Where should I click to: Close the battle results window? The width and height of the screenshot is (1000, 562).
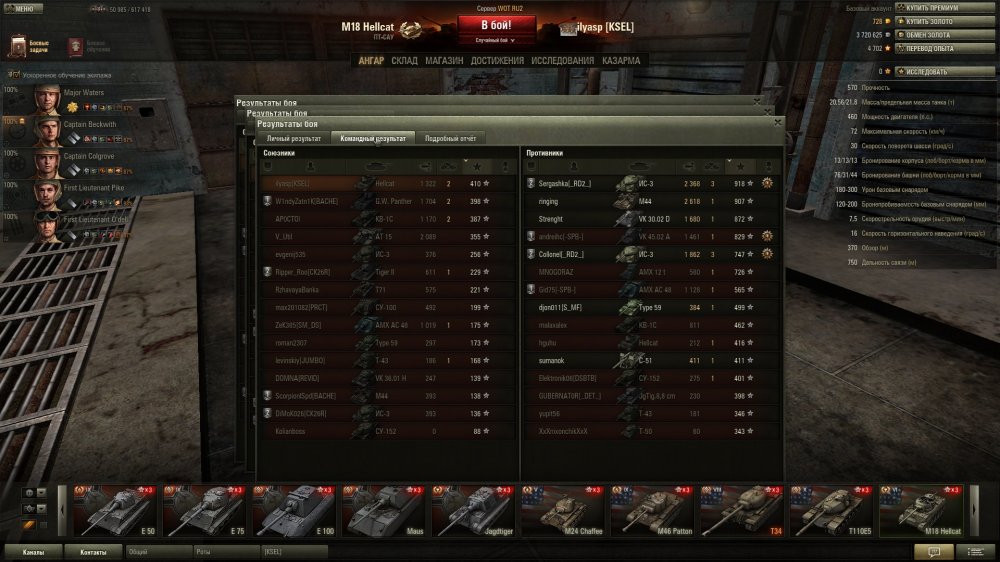[x=777, y=121]
